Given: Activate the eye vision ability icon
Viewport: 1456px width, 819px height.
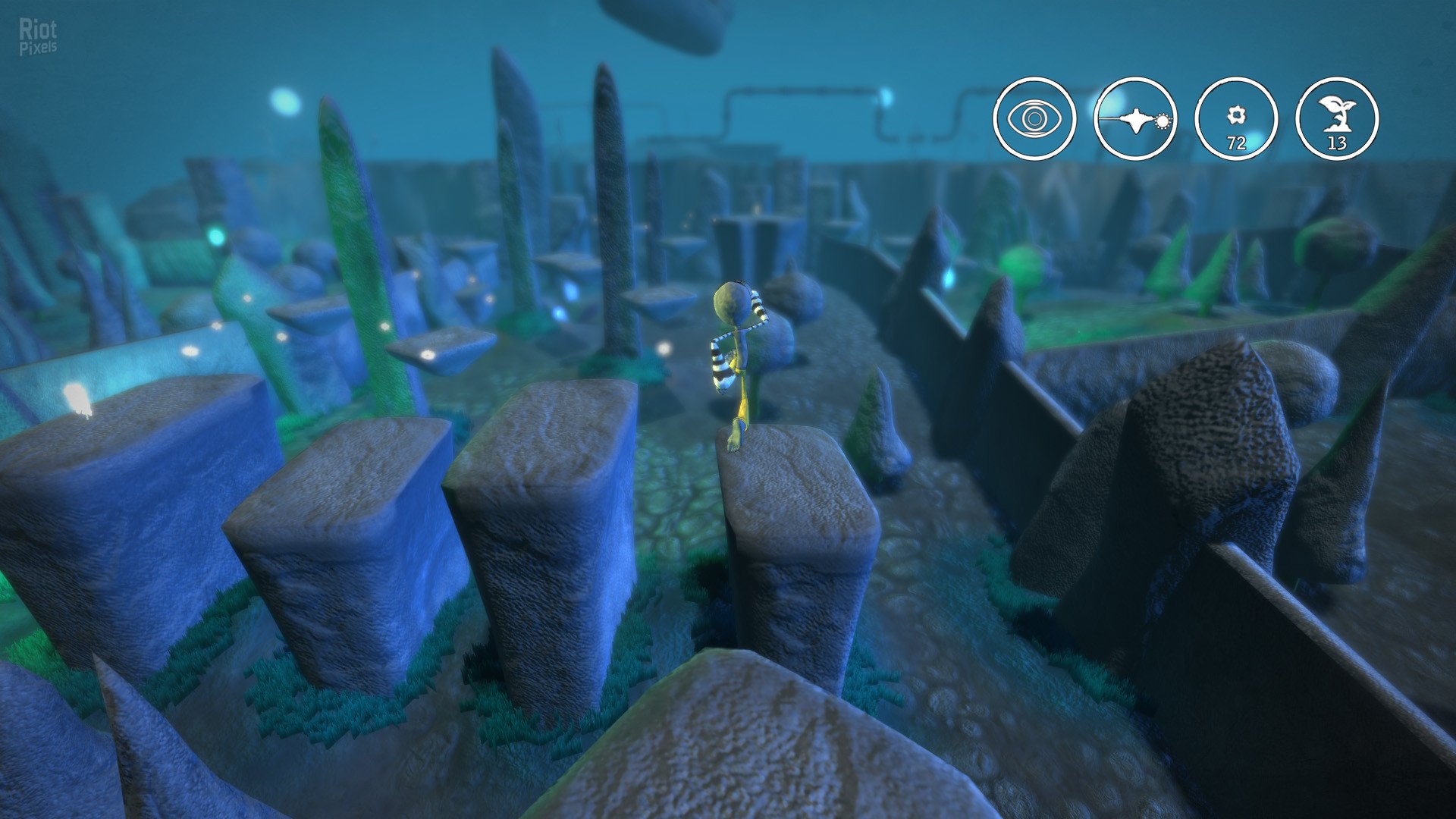Looking at the screenshot, I should 1034,119.
